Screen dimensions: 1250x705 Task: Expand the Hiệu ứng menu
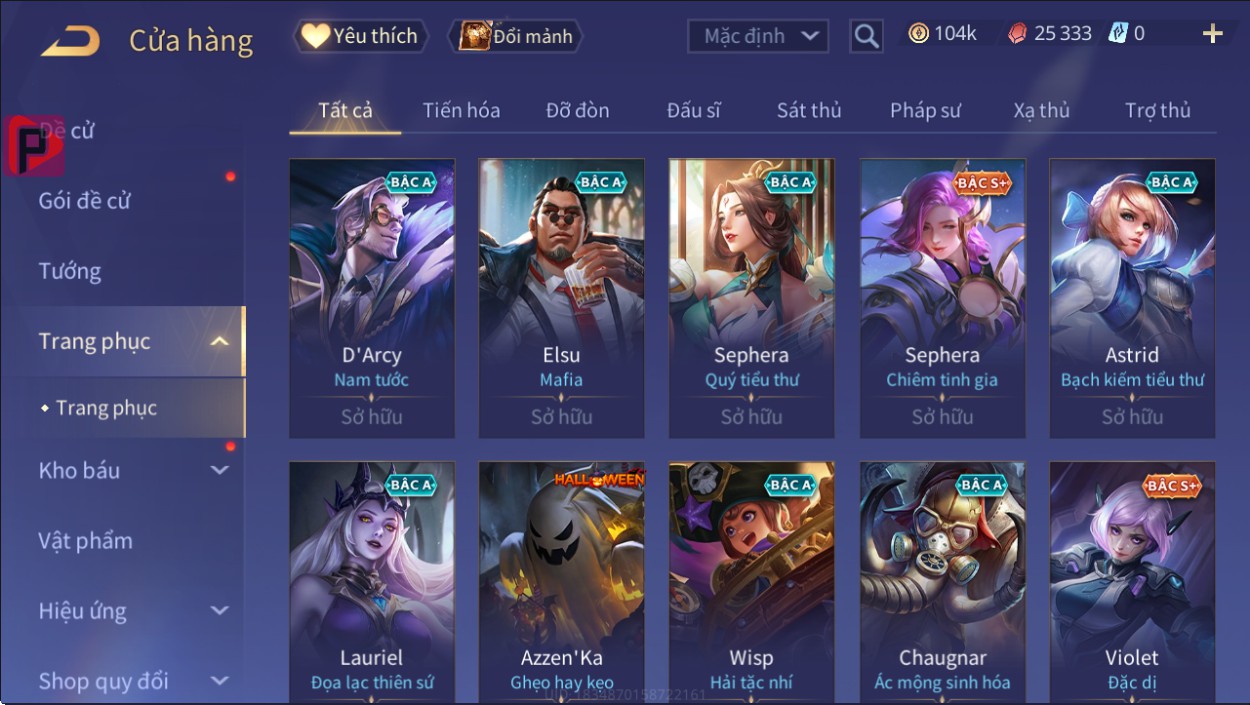click(x=130, y=611)
